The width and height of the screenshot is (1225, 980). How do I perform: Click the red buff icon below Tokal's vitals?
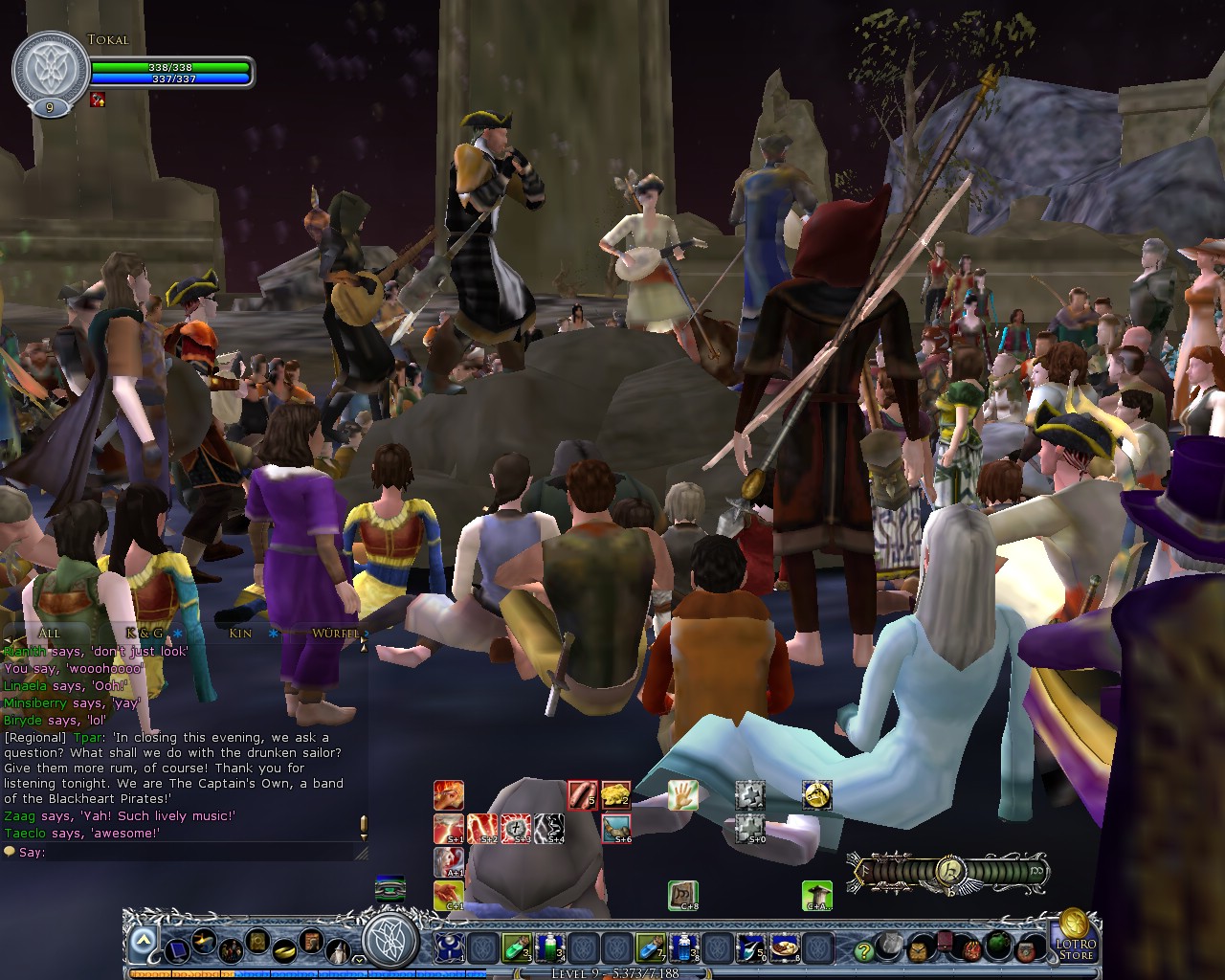[x=96, y=100]
